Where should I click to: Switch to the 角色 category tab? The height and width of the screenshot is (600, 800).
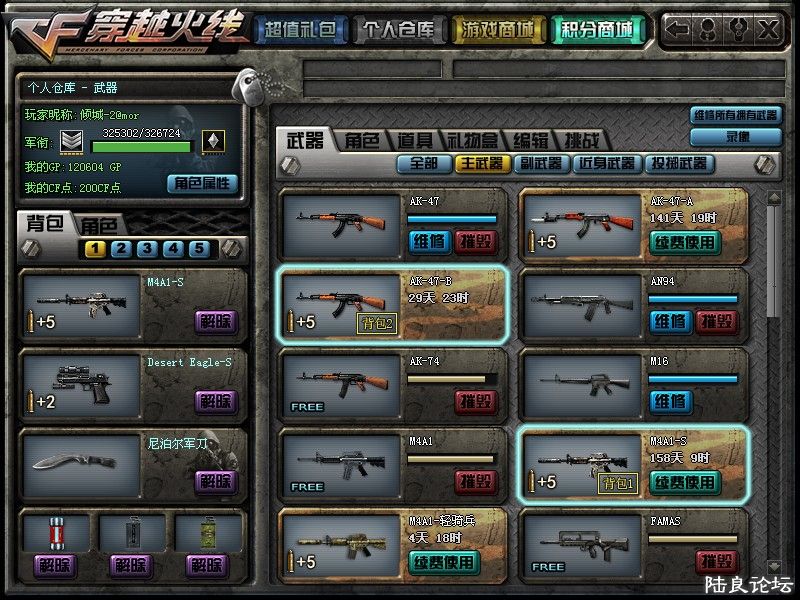coord(363,141)
